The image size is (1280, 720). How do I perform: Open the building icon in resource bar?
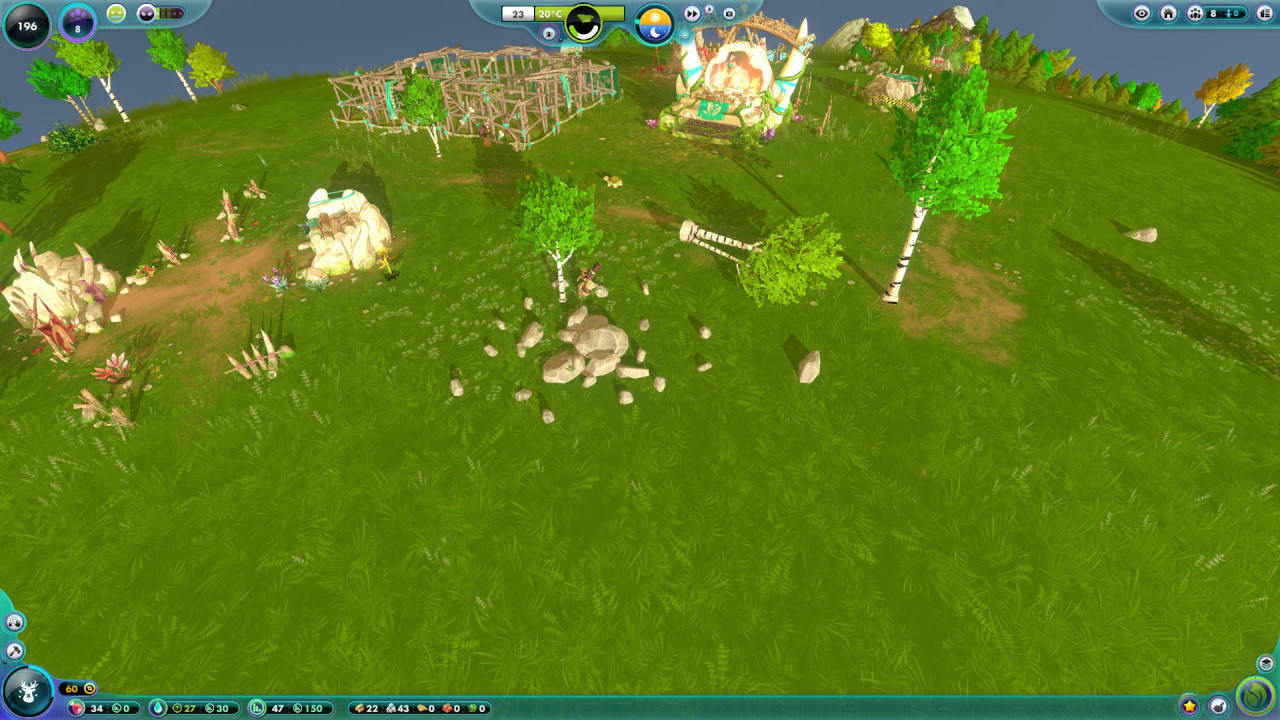pyautogui.click(x=256, y=708)
